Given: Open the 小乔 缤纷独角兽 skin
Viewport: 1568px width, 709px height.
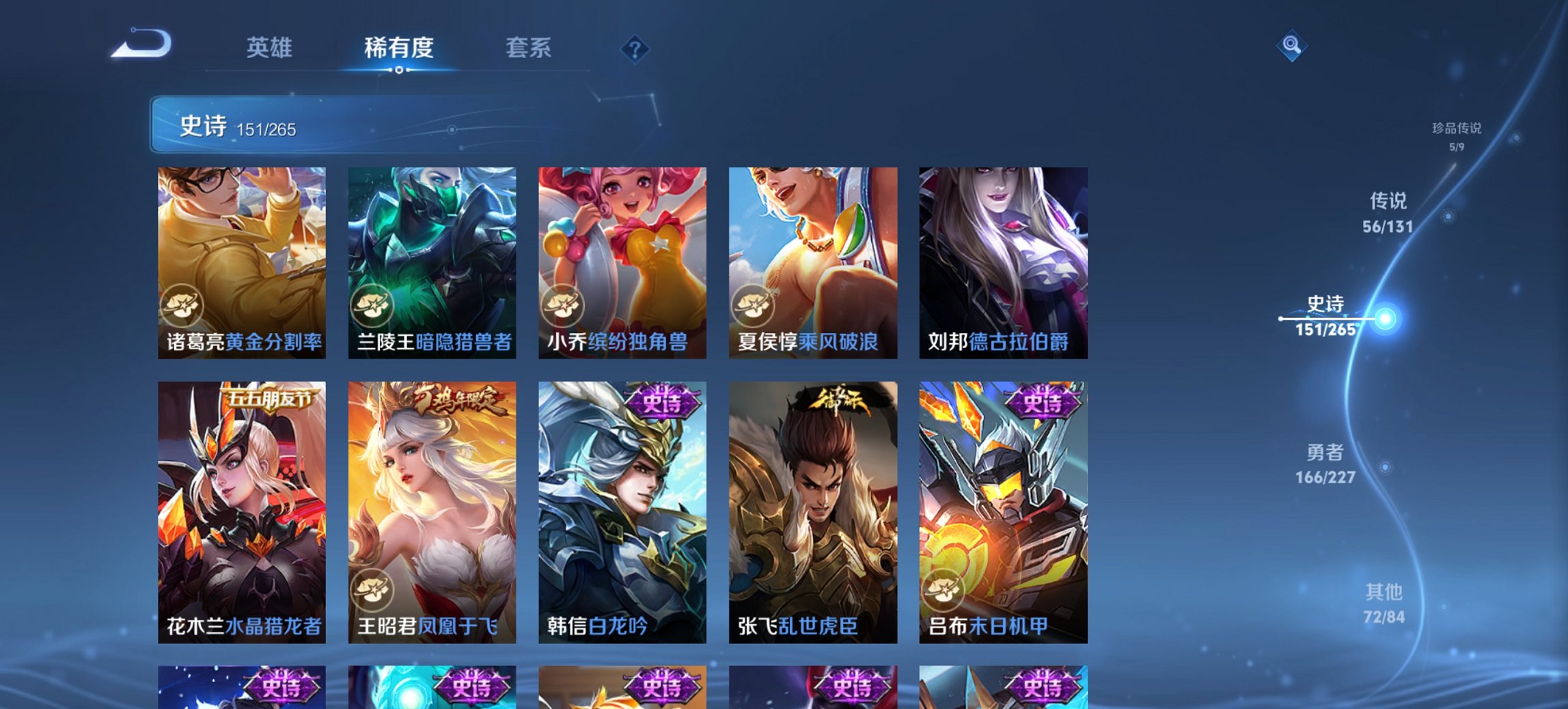Looking at the screenshot, I should point(623,260).
